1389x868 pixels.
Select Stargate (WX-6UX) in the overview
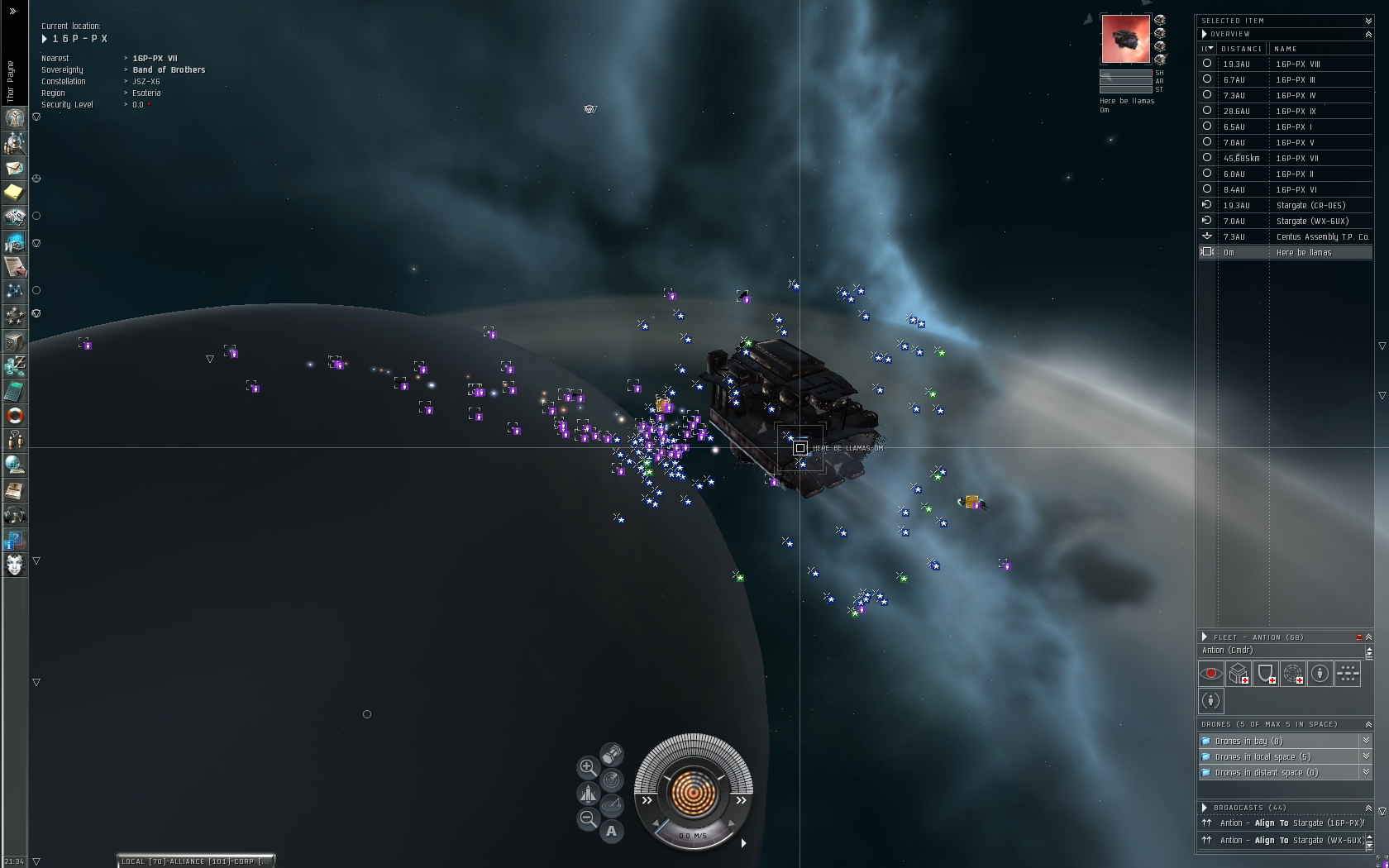[1312, 221]
